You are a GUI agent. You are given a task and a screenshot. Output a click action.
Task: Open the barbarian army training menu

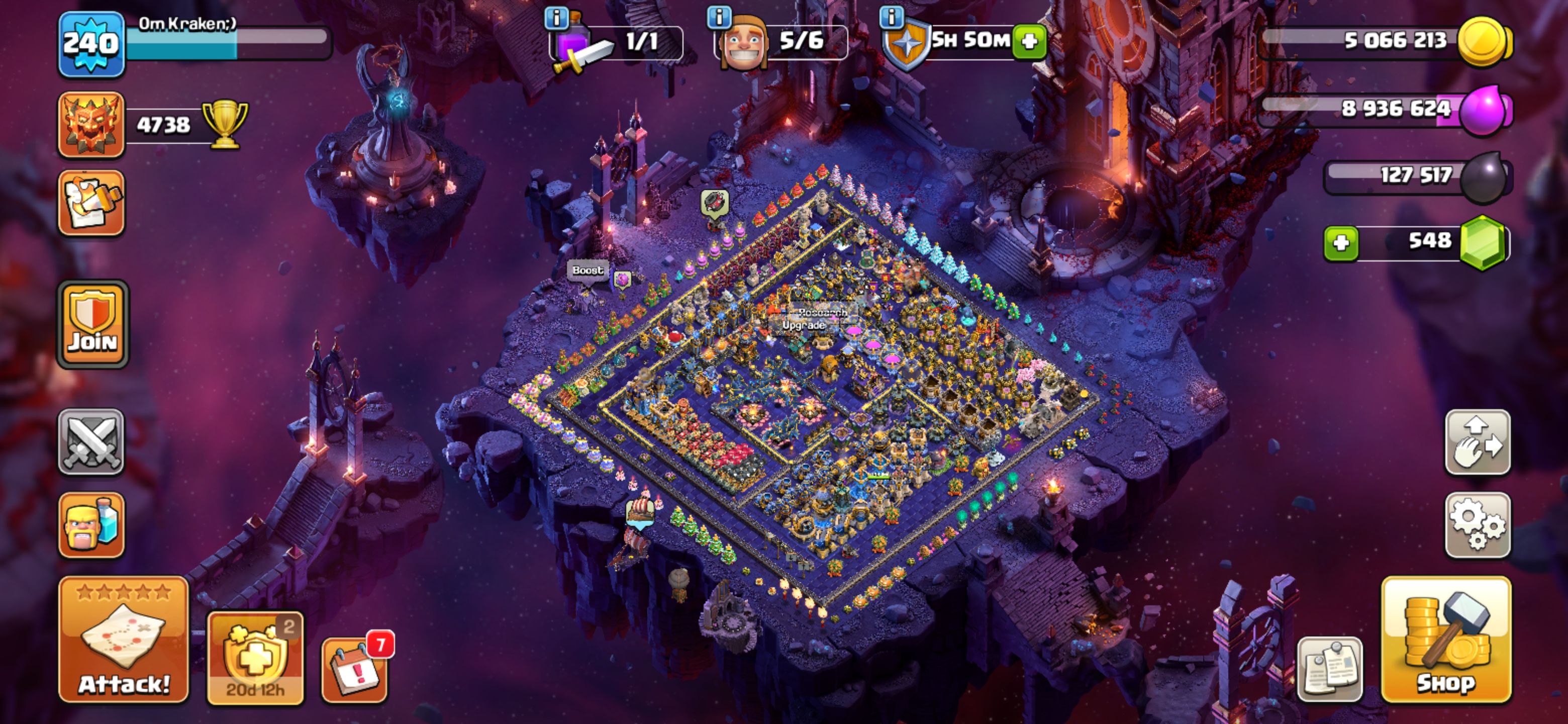91,525
